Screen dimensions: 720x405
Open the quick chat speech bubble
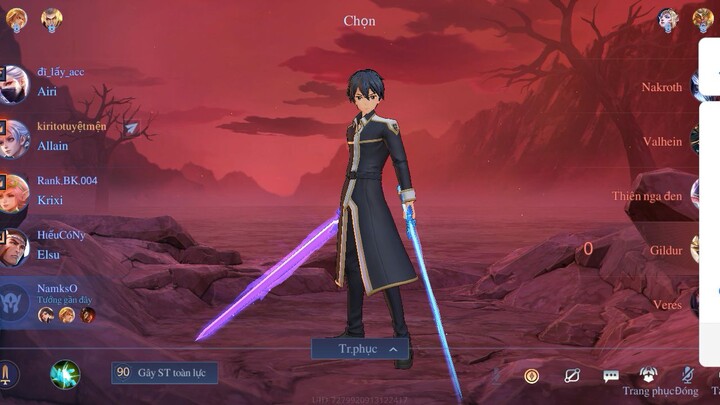[611, 376]
